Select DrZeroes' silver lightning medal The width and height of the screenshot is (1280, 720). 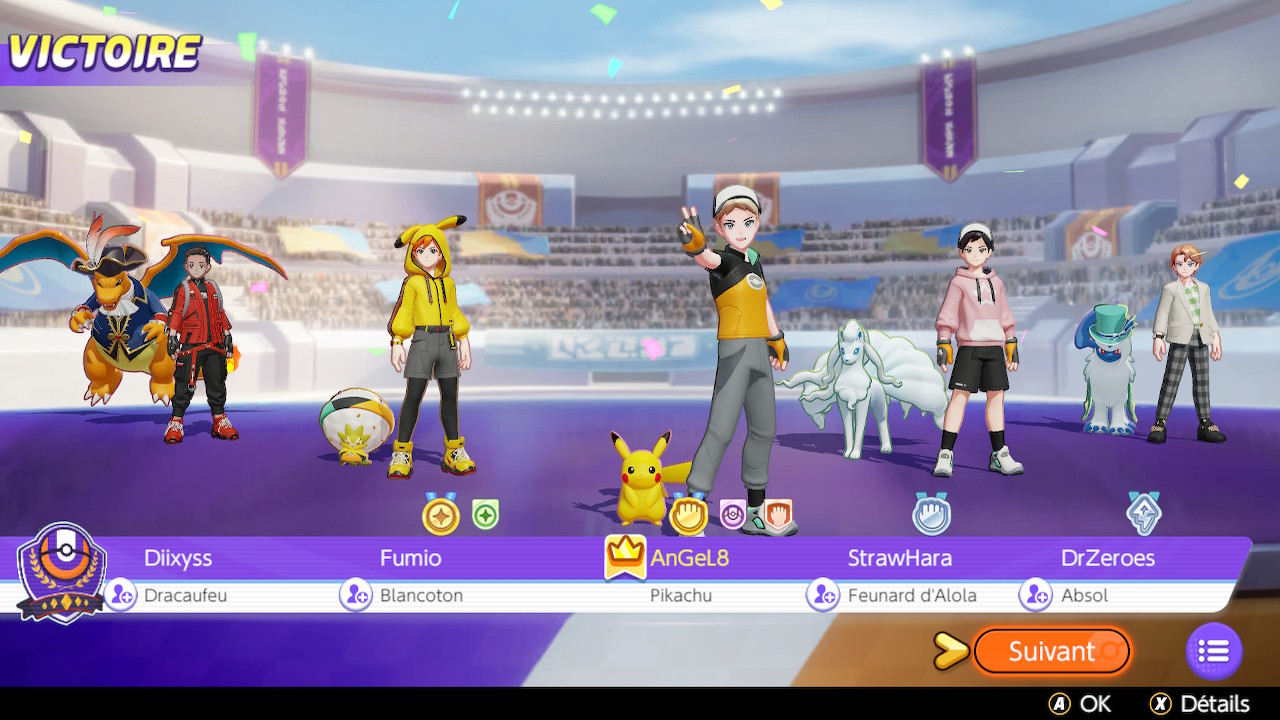pyautogui.click(x=1143, y=514)
